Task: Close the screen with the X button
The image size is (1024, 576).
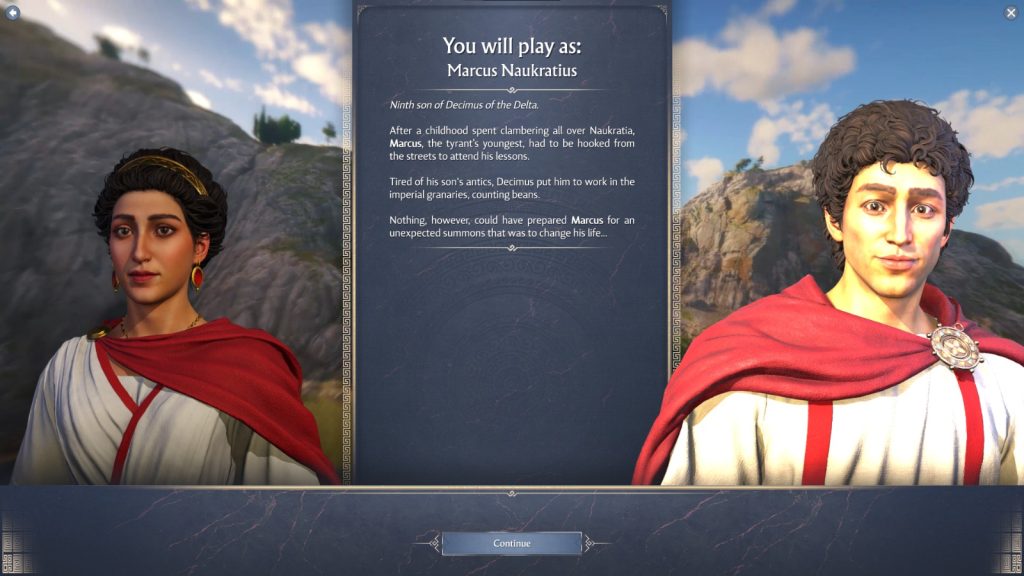Action: coord(1011,12)
